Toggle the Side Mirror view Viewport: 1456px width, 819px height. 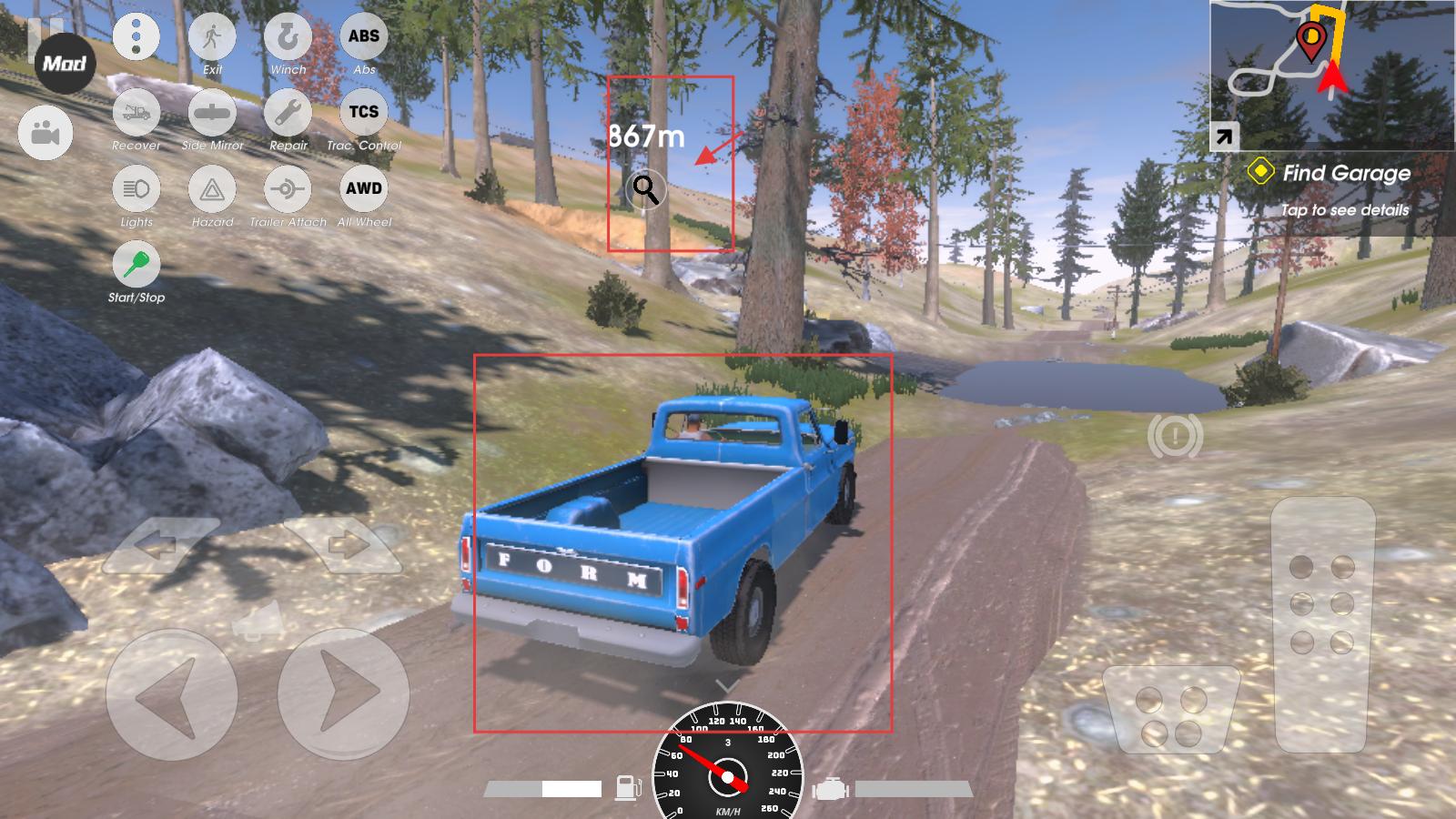(x=212, y=114)
